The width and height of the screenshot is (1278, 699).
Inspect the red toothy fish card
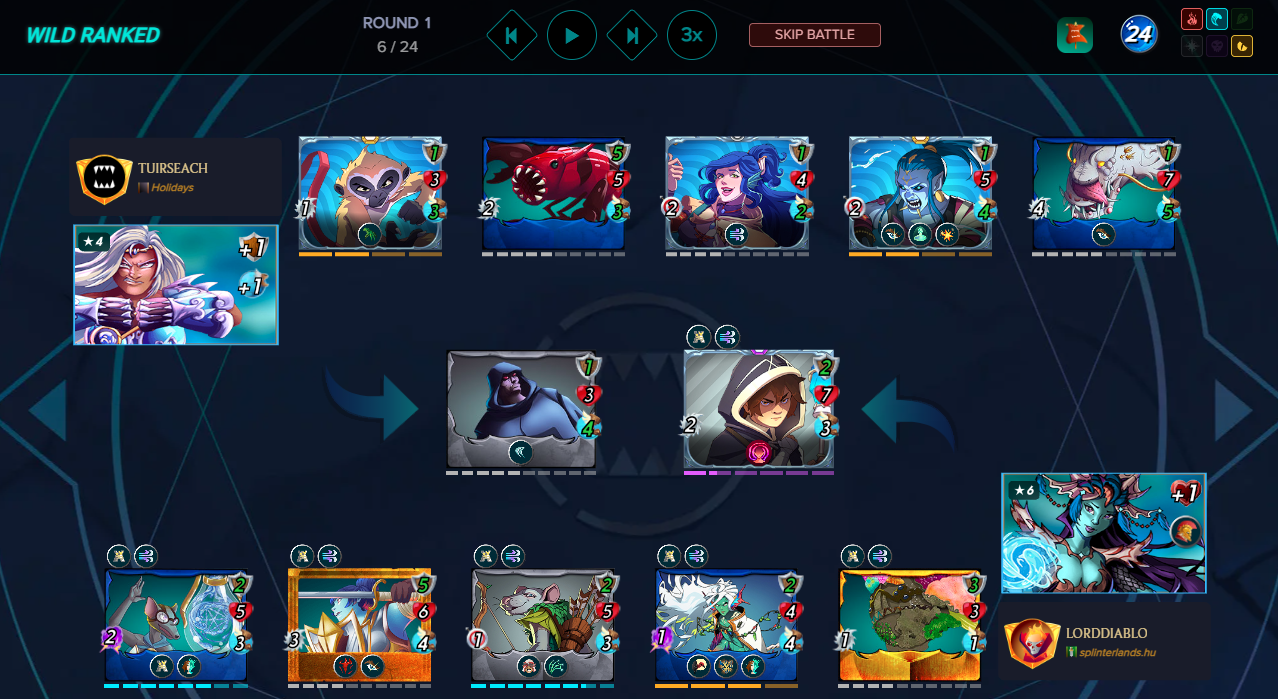pyautogui.click(x=553, y=193)
